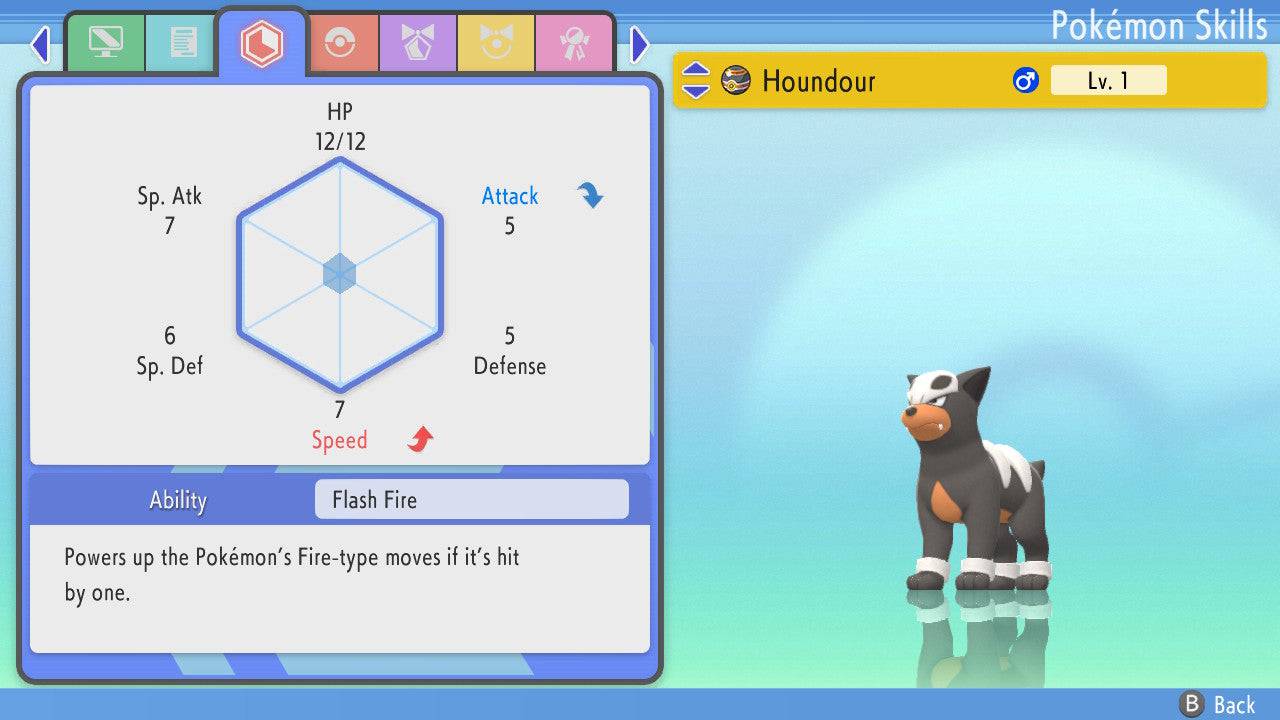Select the red hexagon Pokémon Skills tab
Screen dimensions: 1280x720
pyautogui.click(x=261, y=43)
